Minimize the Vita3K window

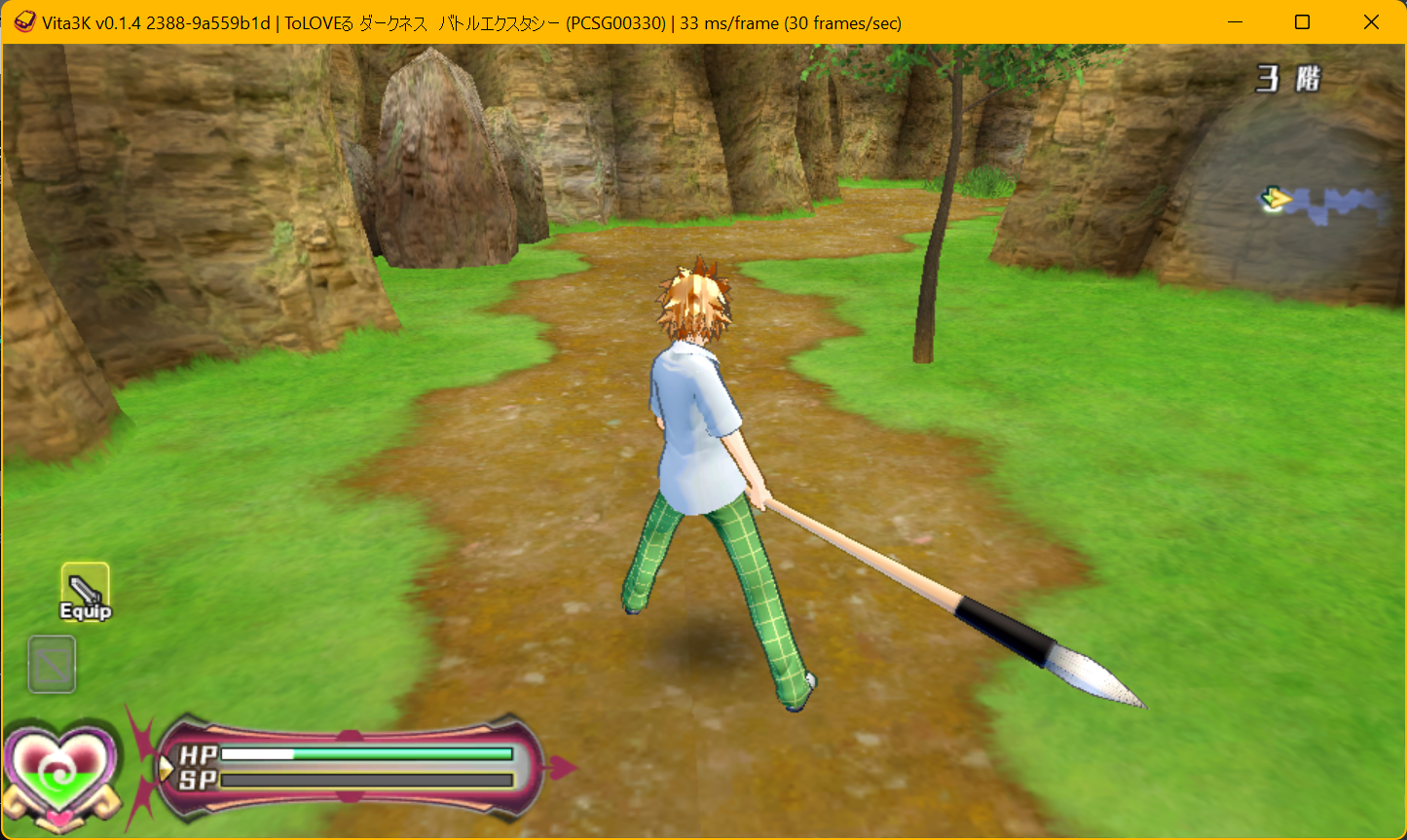[x=1234, y=22]
